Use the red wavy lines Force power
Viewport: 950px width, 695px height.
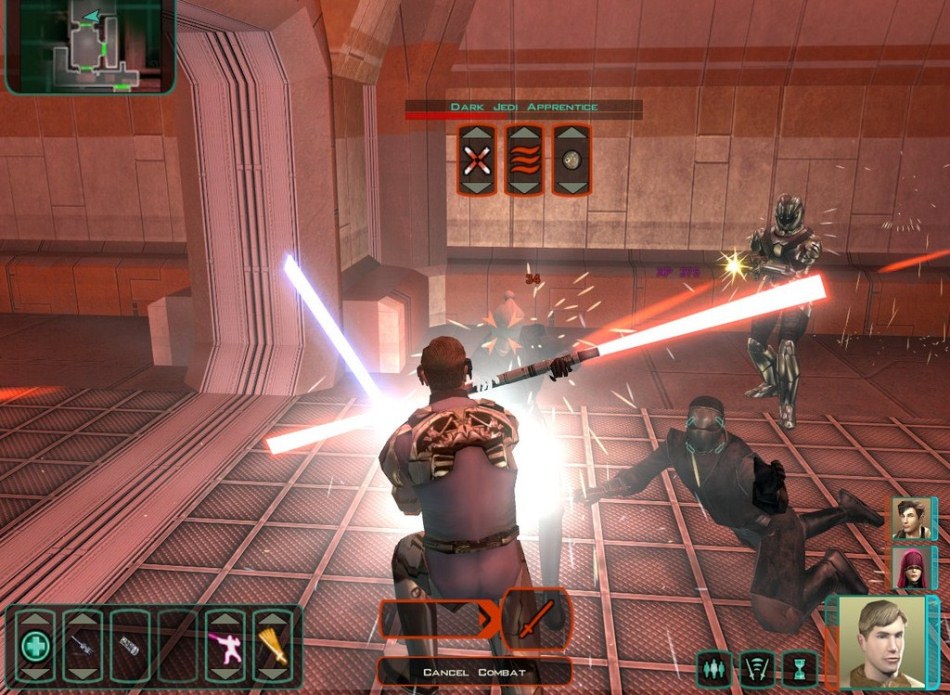click(x=524, y=160)
